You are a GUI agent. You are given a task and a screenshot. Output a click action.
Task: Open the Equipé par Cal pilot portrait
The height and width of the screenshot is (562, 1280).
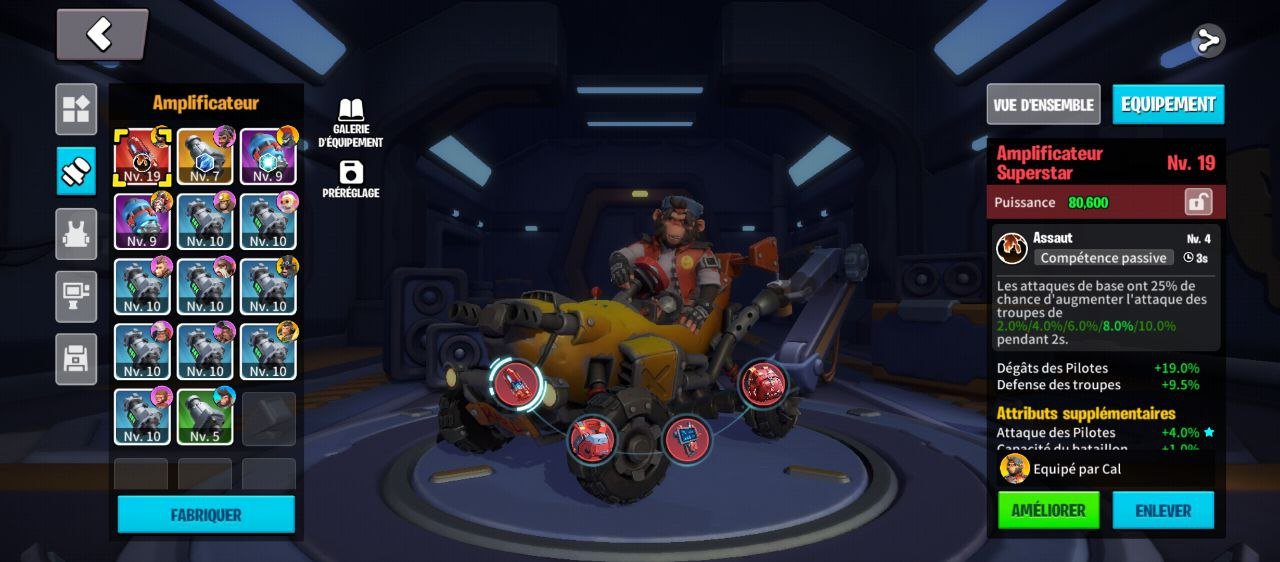click(x=1014, y=469)
